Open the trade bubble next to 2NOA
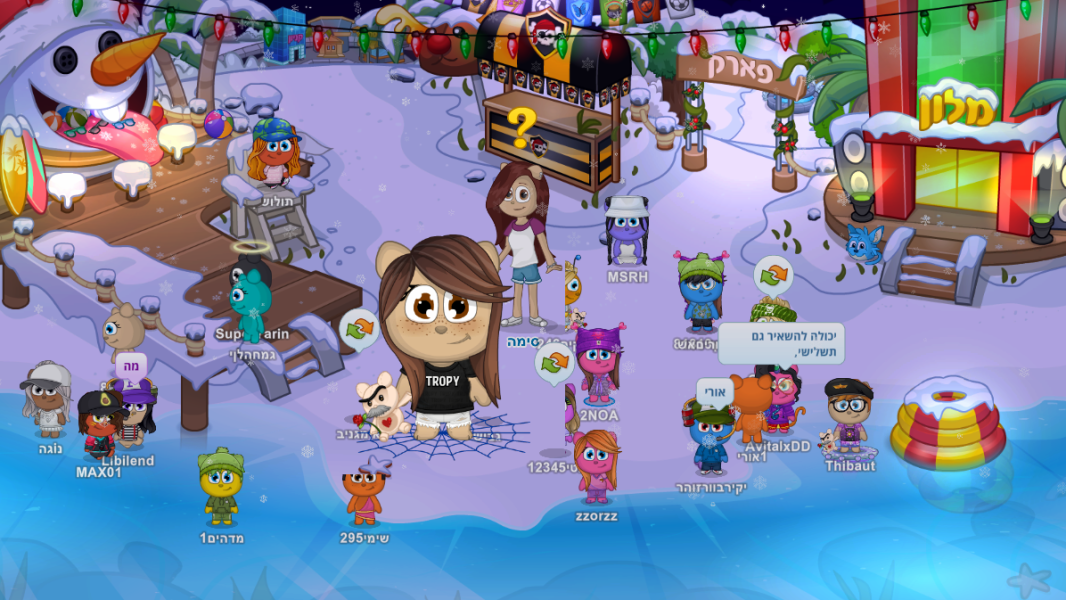 (x=554, y=363)
